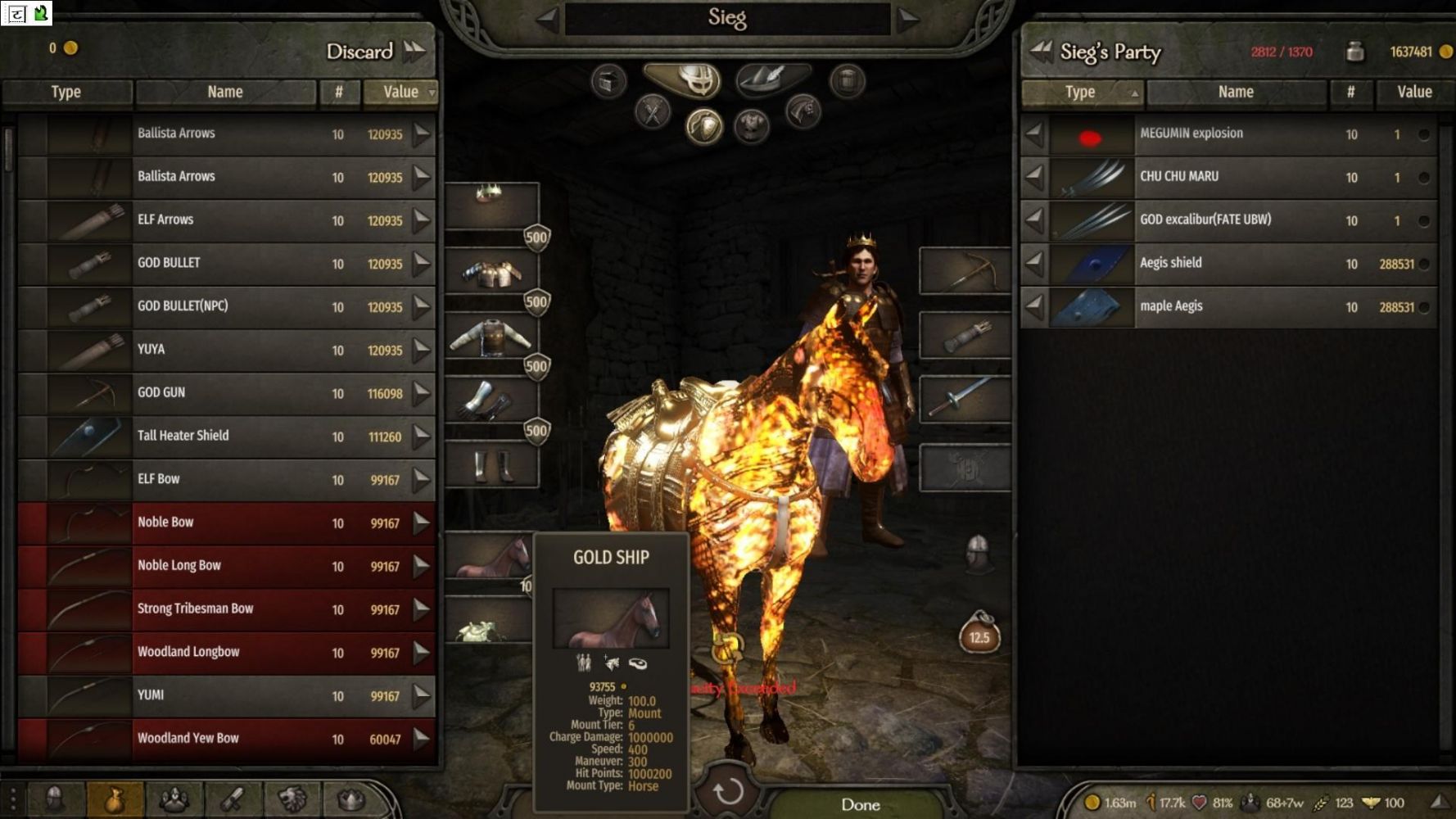Image resolution: width=1456 pixels, height=819 pixels.
Task: Go to the previous character arrow
Action: 547,19
